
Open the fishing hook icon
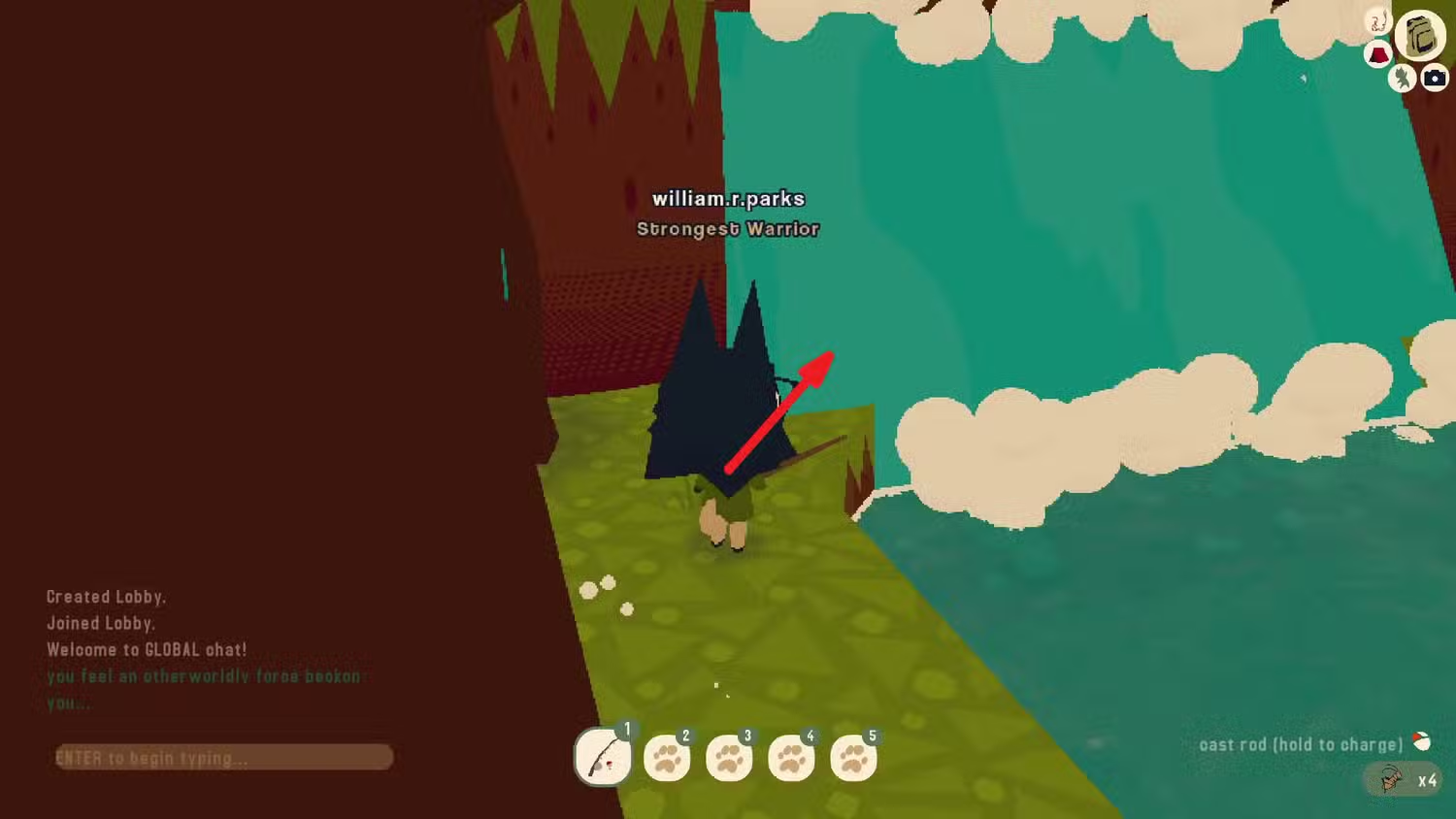pyautogui.click(x=1377, y=20)
